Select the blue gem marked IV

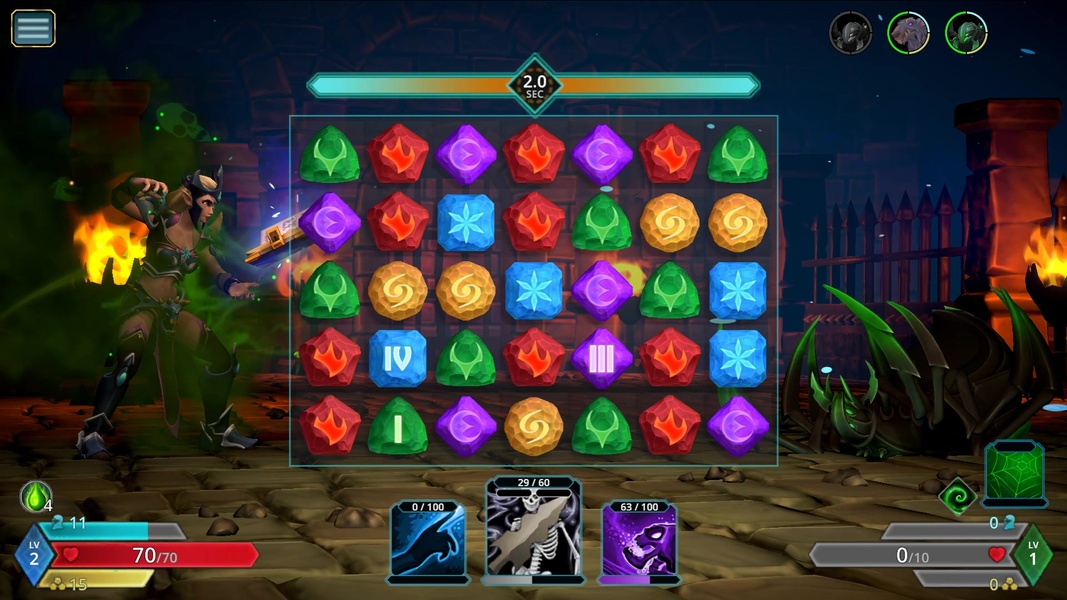click(398, 357)
